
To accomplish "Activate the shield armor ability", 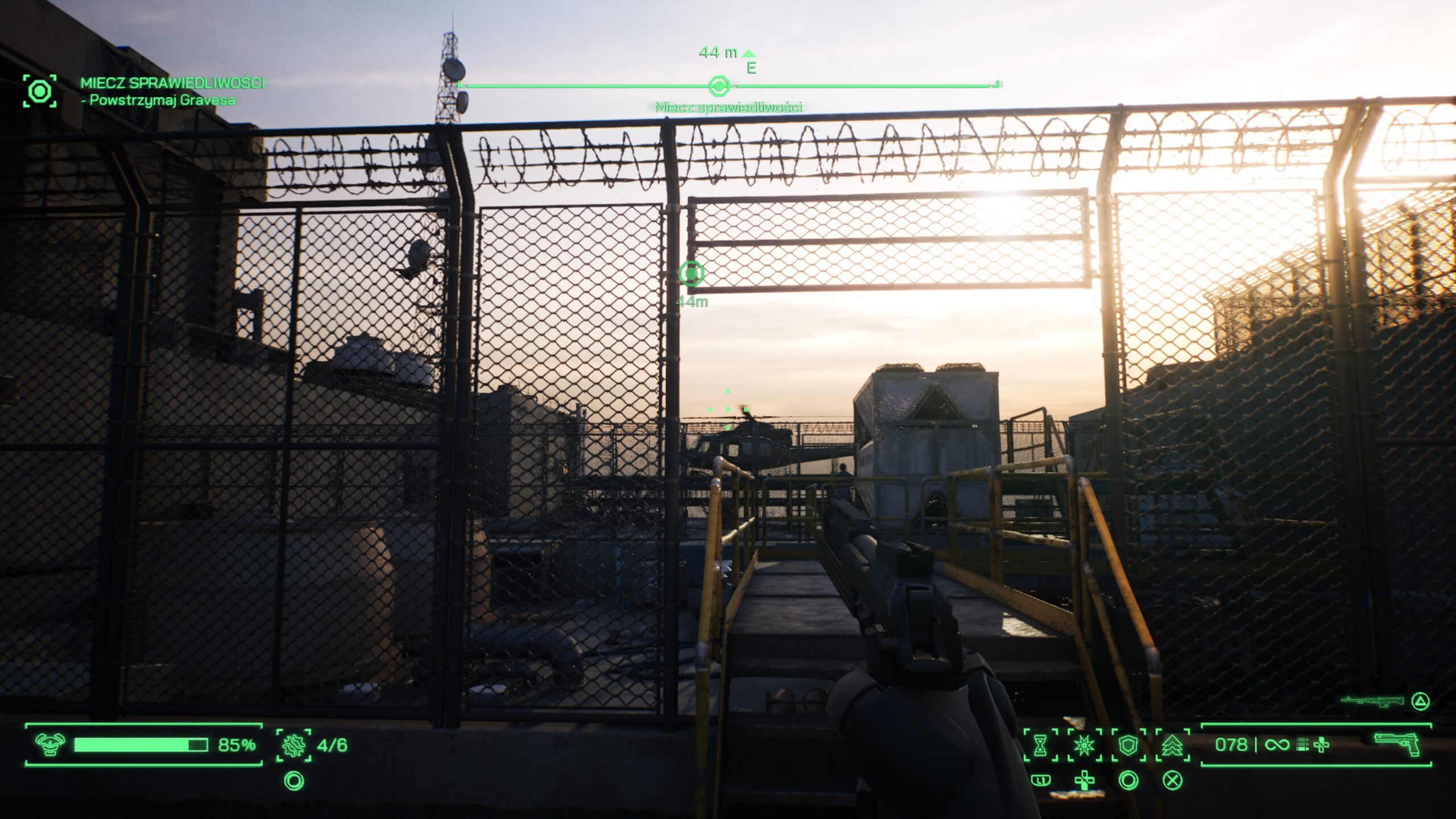I will pyautogui.click(x=1128, y=744).
